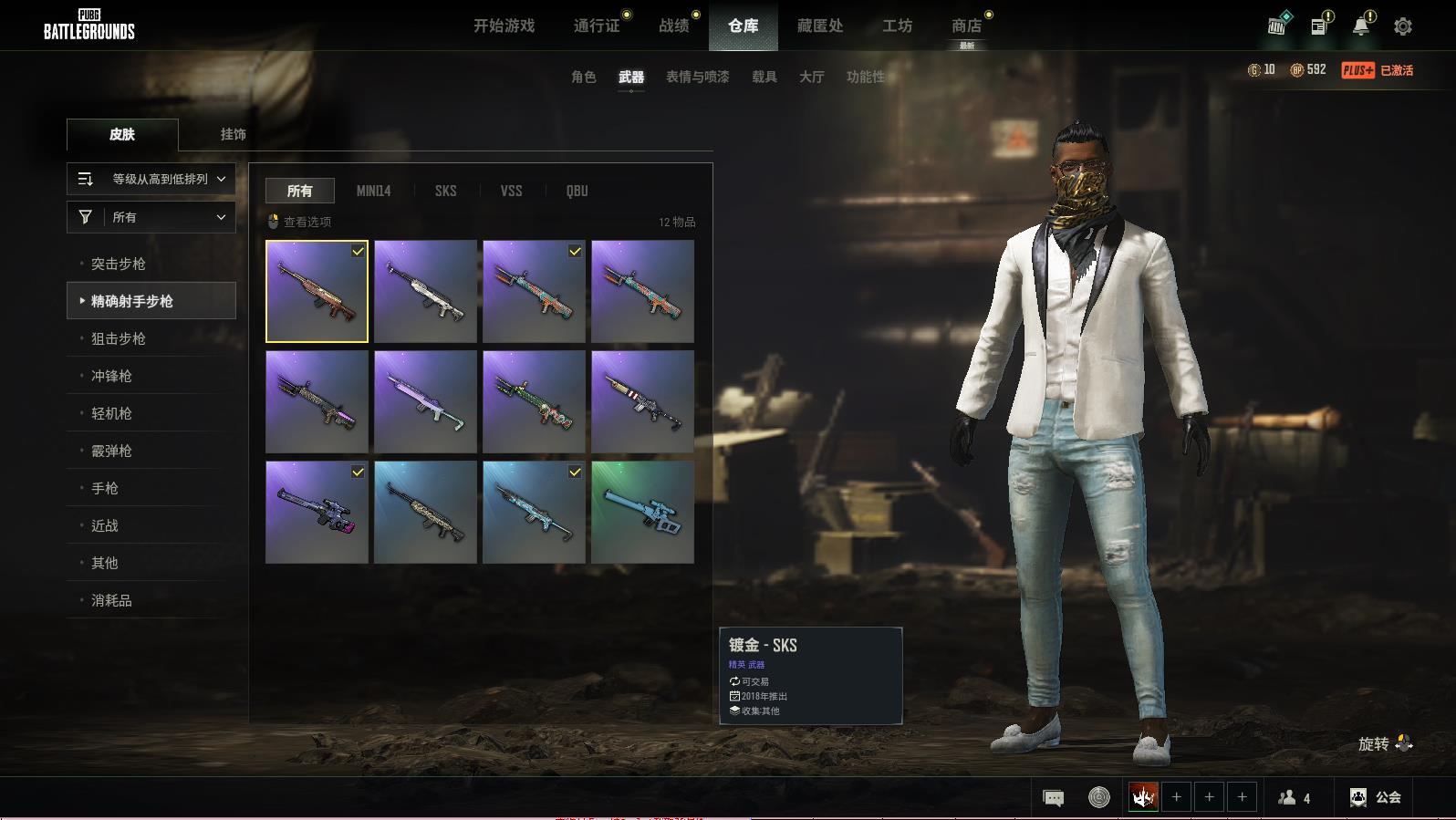Filter skins by the MINI14 tab
Viewport: 1456px width, 820px height.
pos(373,191)
